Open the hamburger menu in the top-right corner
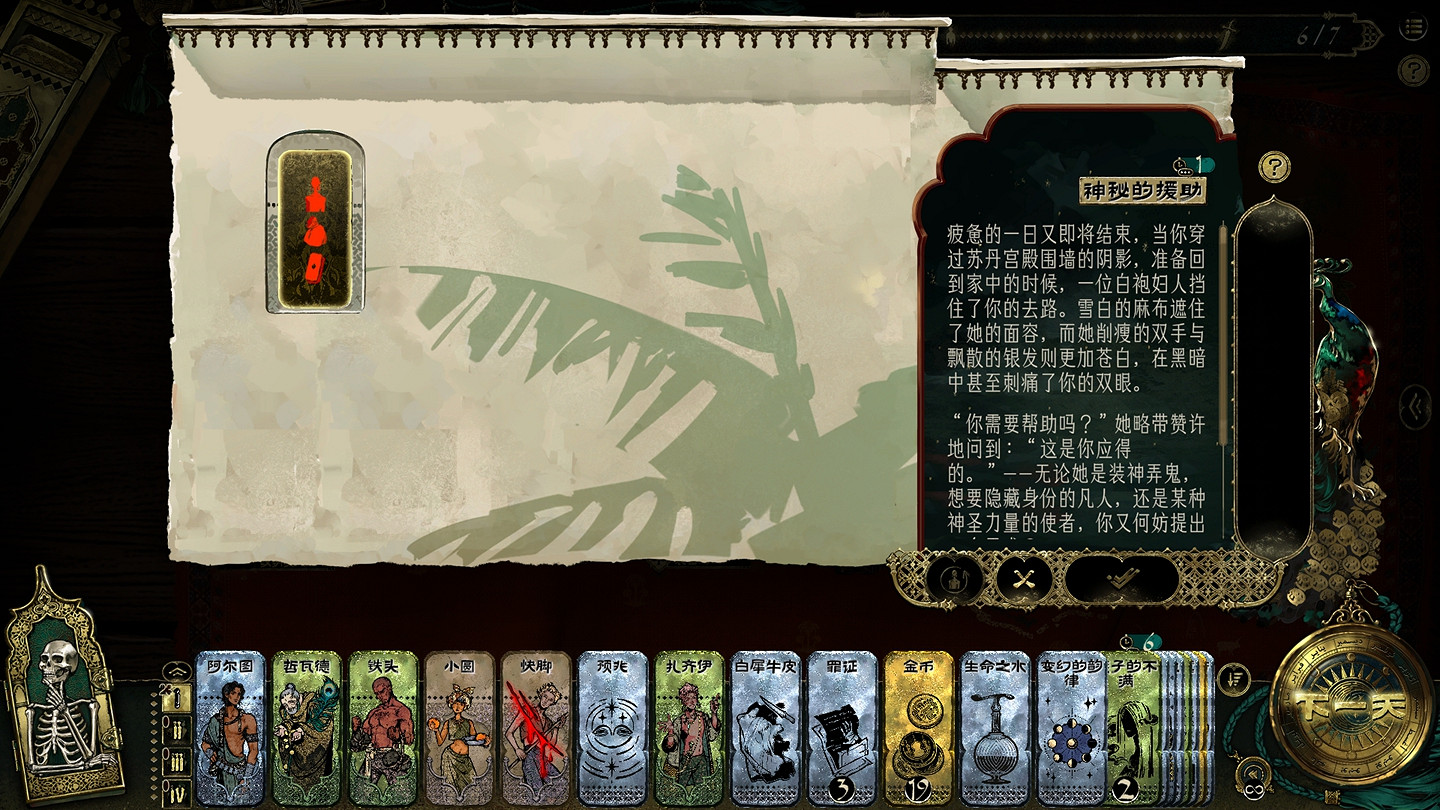This screenshot has width=1440, height=810. (1415, 27)
